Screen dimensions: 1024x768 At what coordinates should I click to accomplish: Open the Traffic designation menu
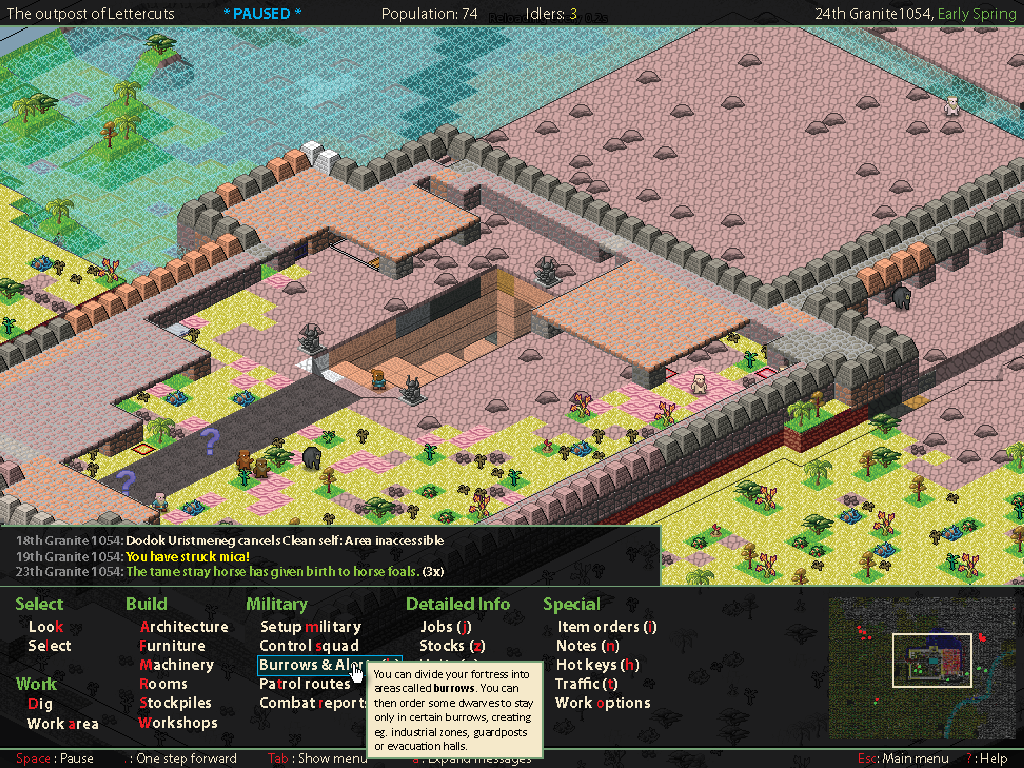click(586, 684)
